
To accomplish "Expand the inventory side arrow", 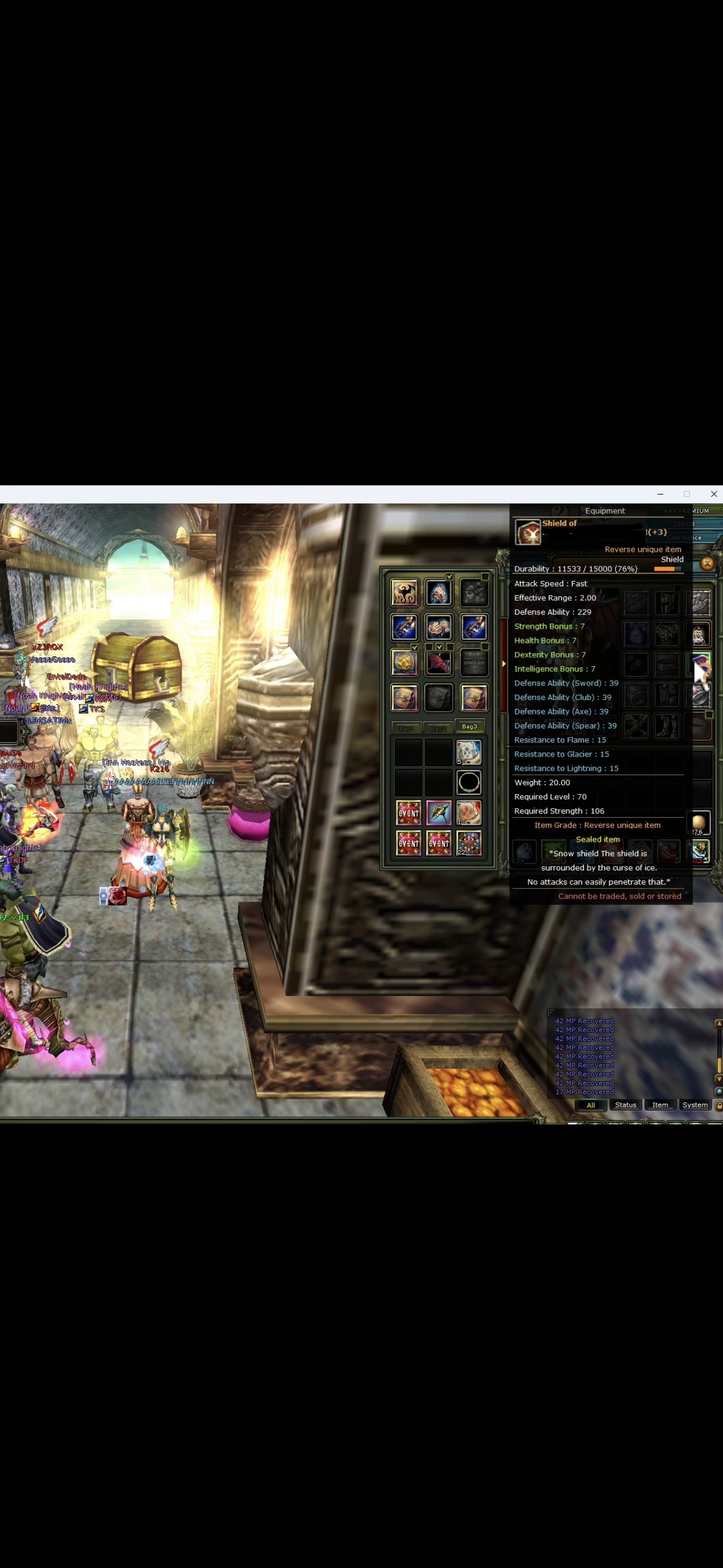I will 504,663.
